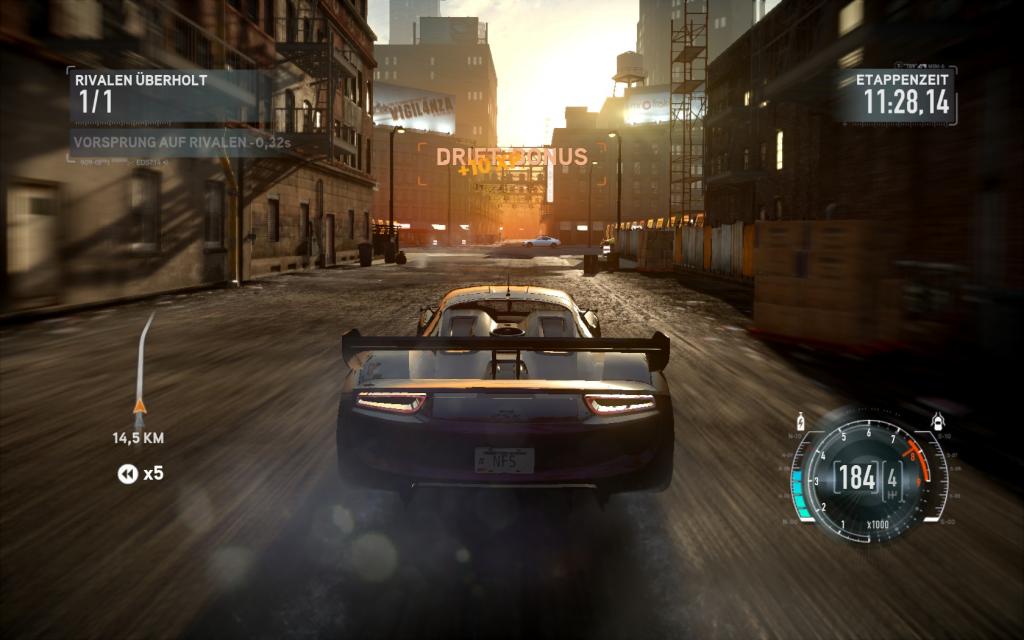Click the rewind reset icon
The image size is (1024, 640).
(x=127, y=474)
